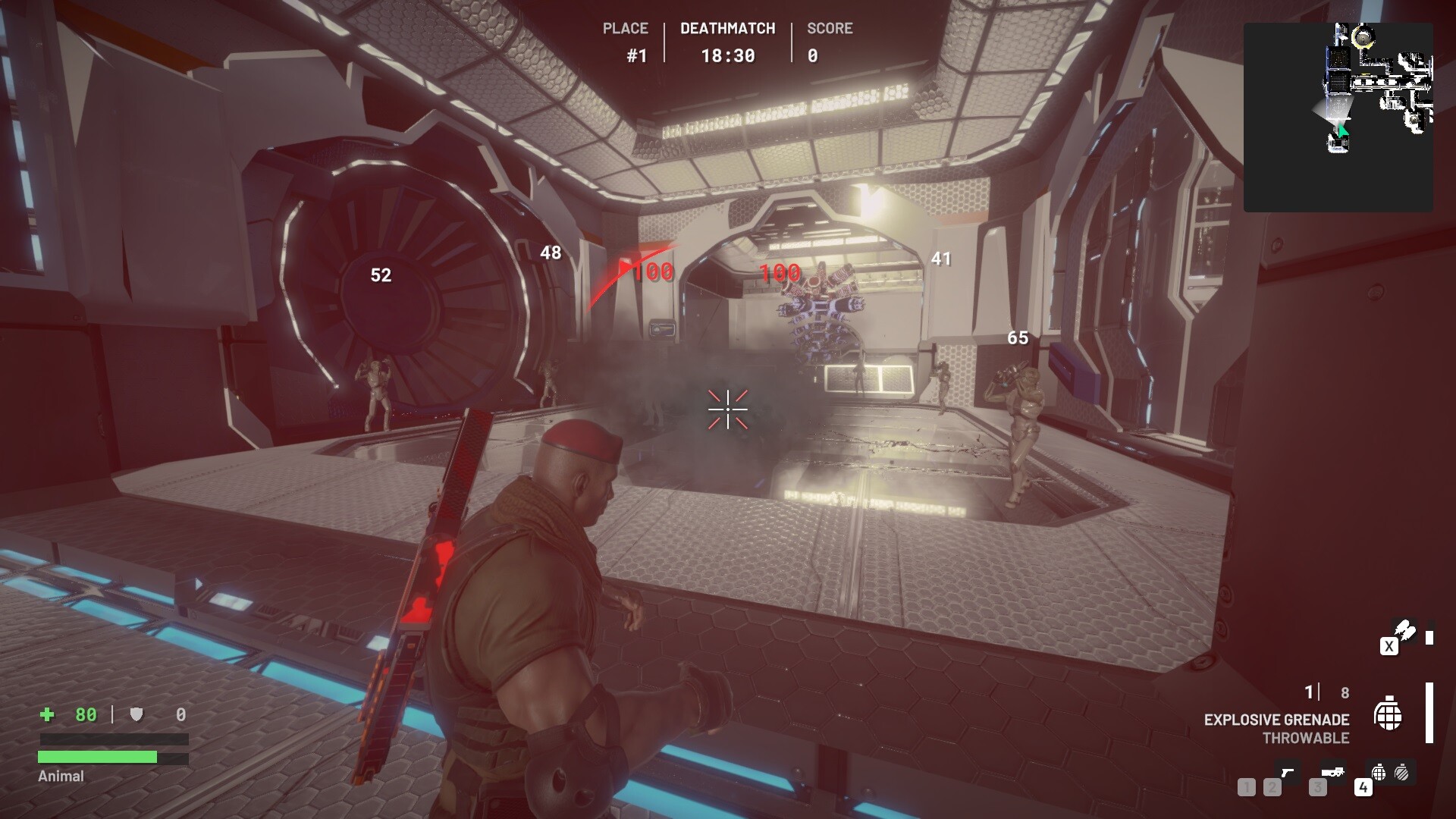Click the THROWABLE label under Explosive Grenade

[x=1306, y=736]
